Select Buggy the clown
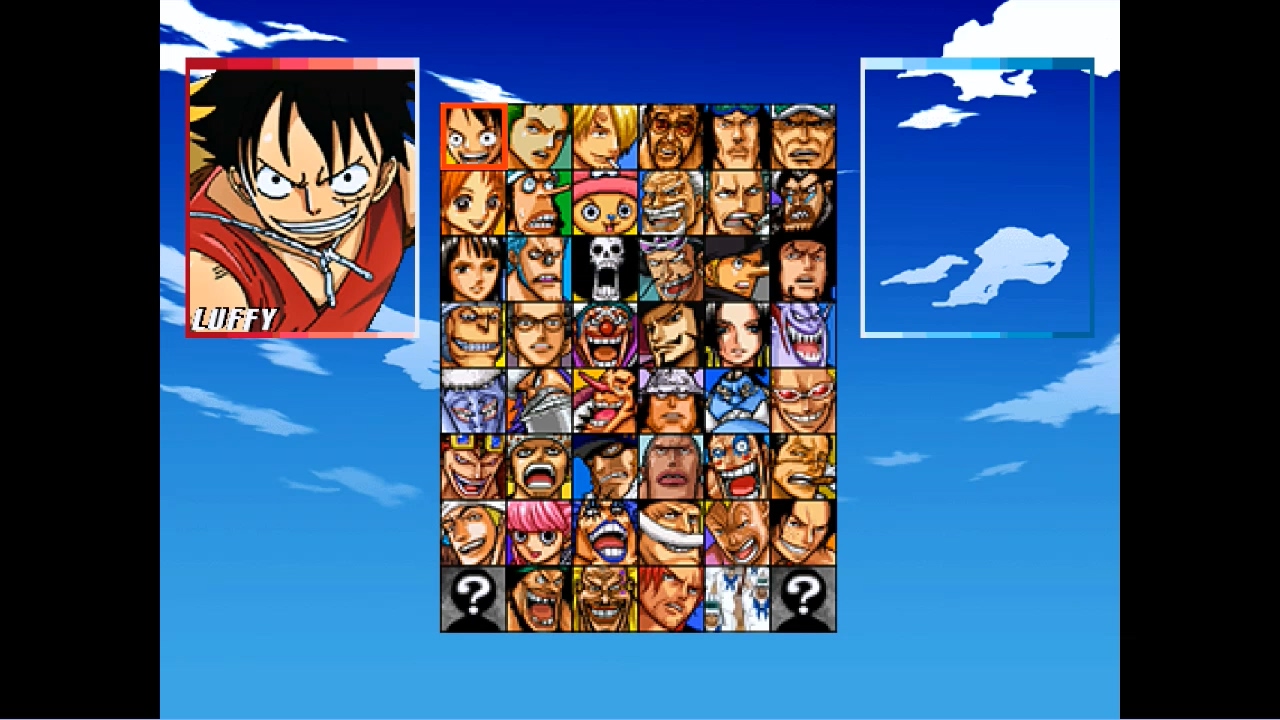The height and width of the screenshot is (720, 1280). 605,332
